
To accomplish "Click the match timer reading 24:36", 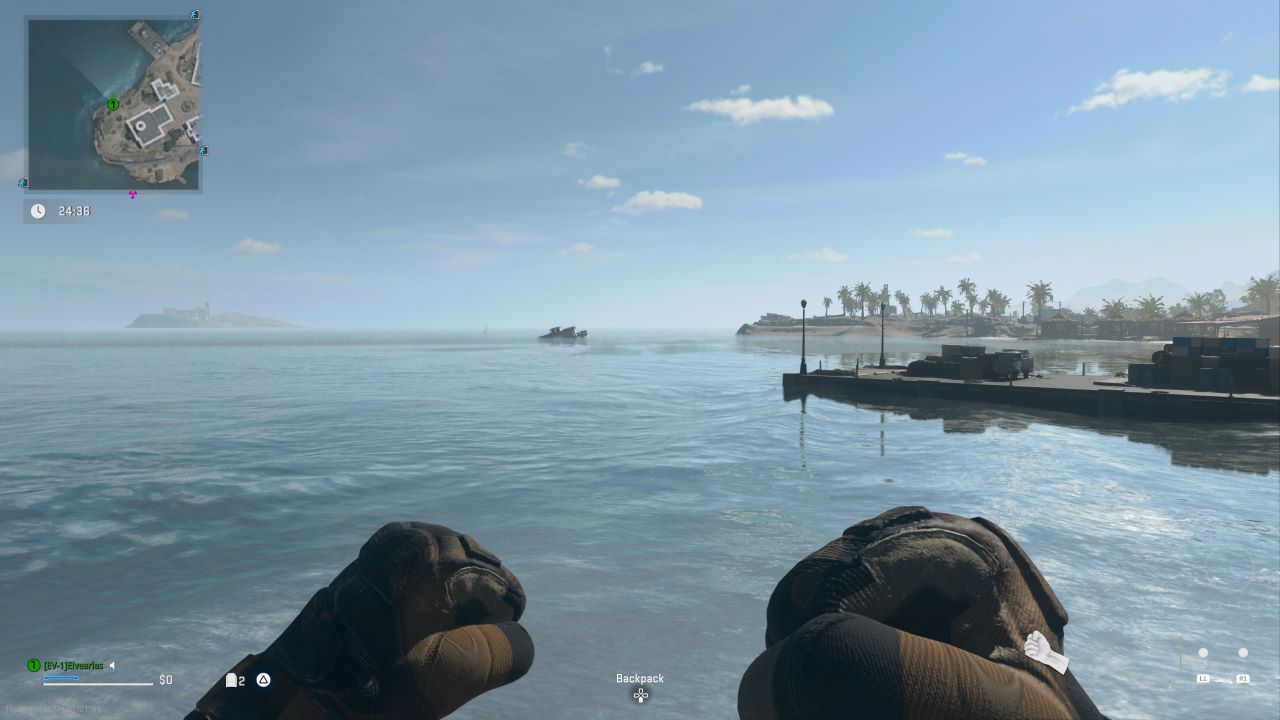I will click(x=75, y=211).
